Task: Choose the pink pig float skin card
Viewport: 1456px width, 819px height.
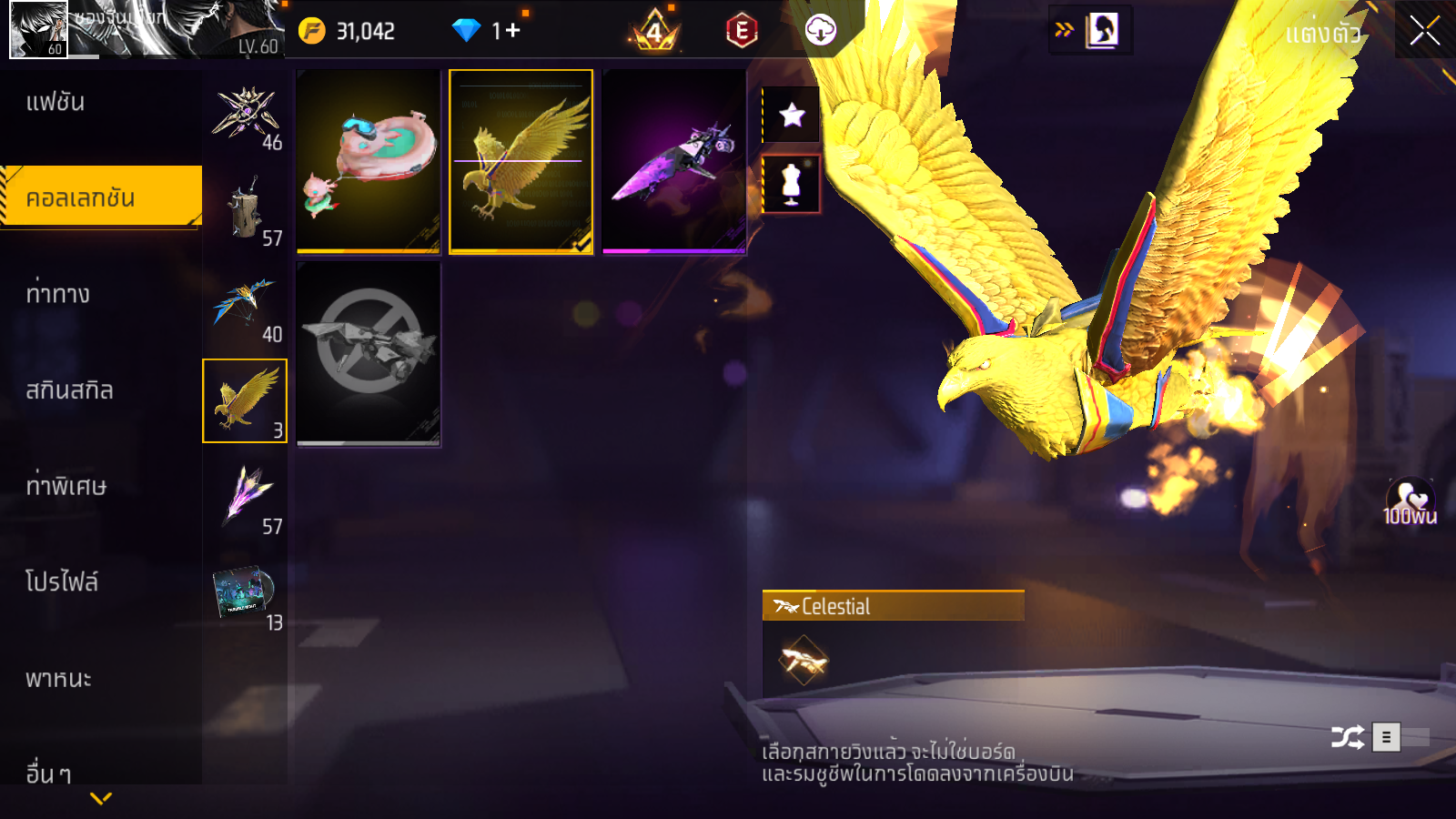Action: [369, 161]
